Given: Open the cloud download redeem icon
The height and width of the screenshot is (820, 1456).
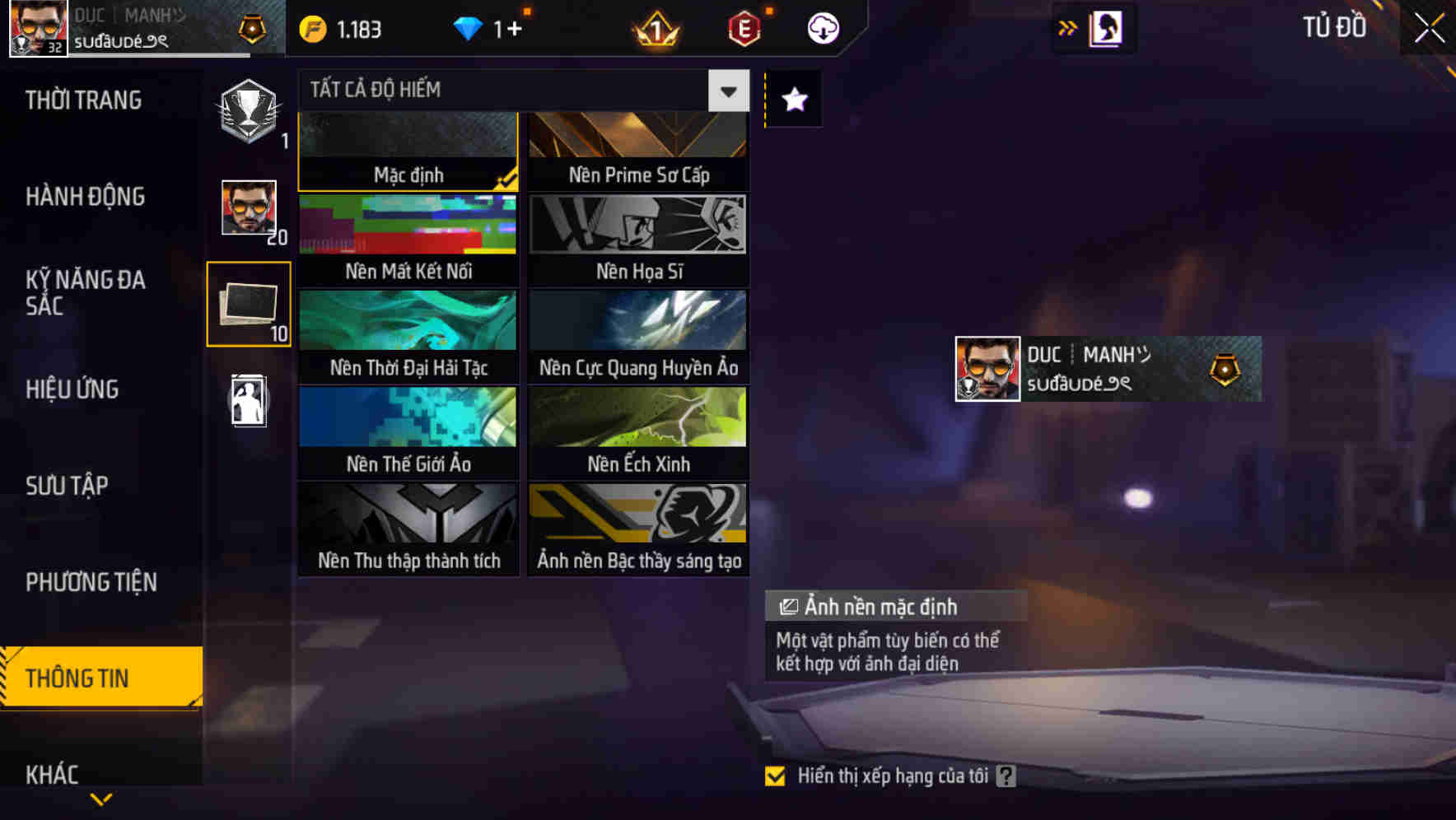Looking at the screenshot, I should 821,28.
